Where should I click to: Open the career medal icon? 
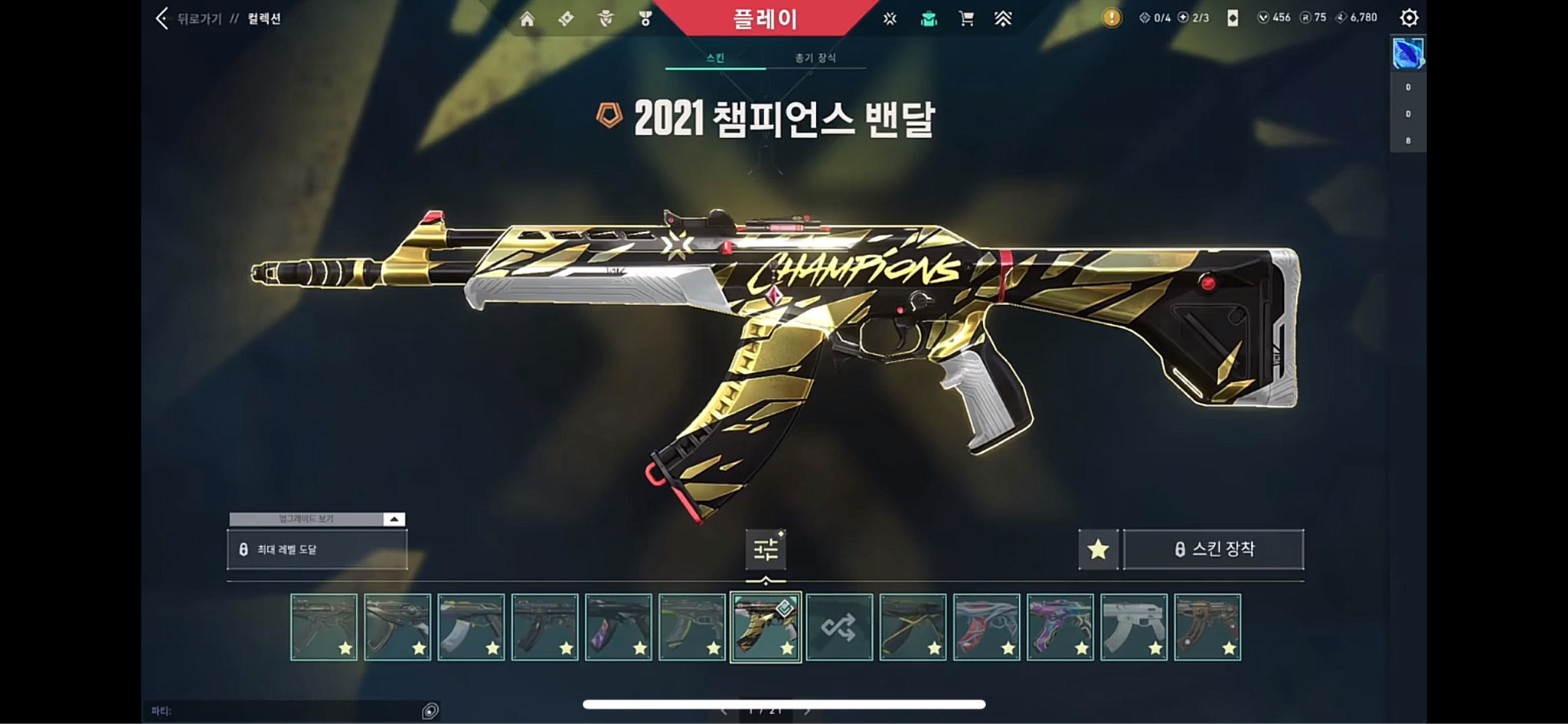tap(645, 17)
